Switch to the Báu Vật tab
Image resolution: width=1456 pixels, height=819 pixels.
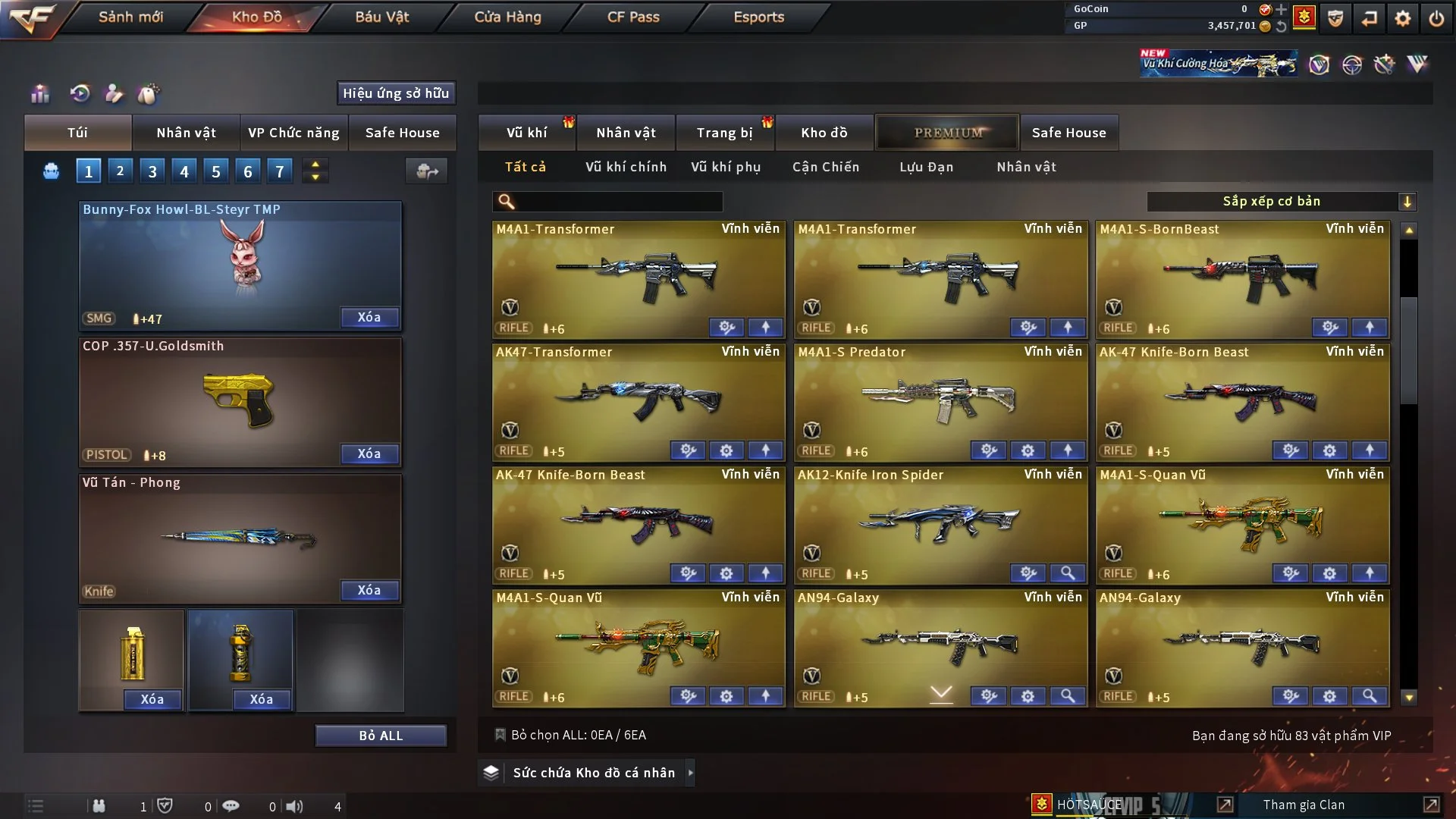(x=381, y=17)
